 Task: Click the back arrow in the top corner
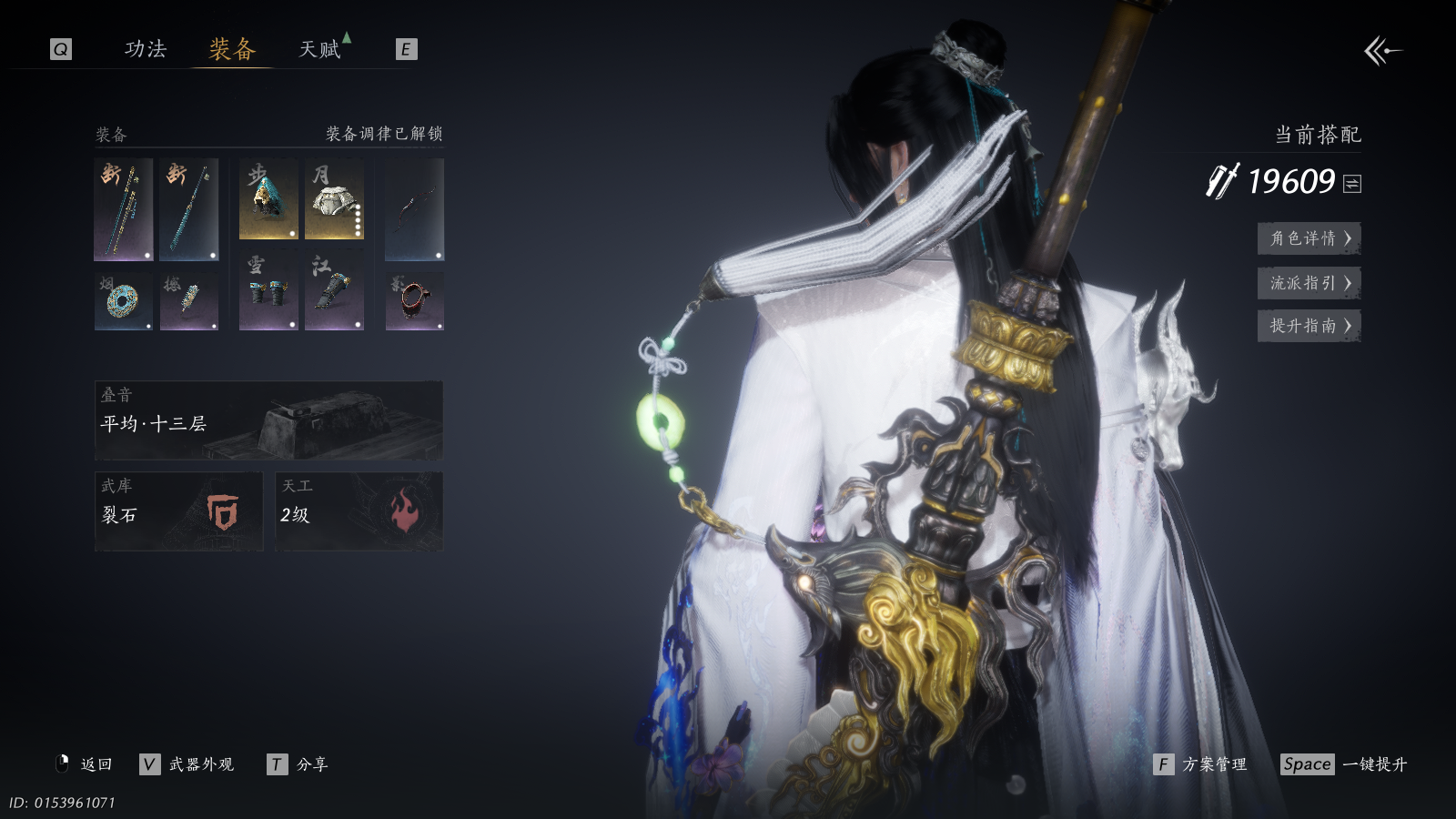[x=1381, y=51]
